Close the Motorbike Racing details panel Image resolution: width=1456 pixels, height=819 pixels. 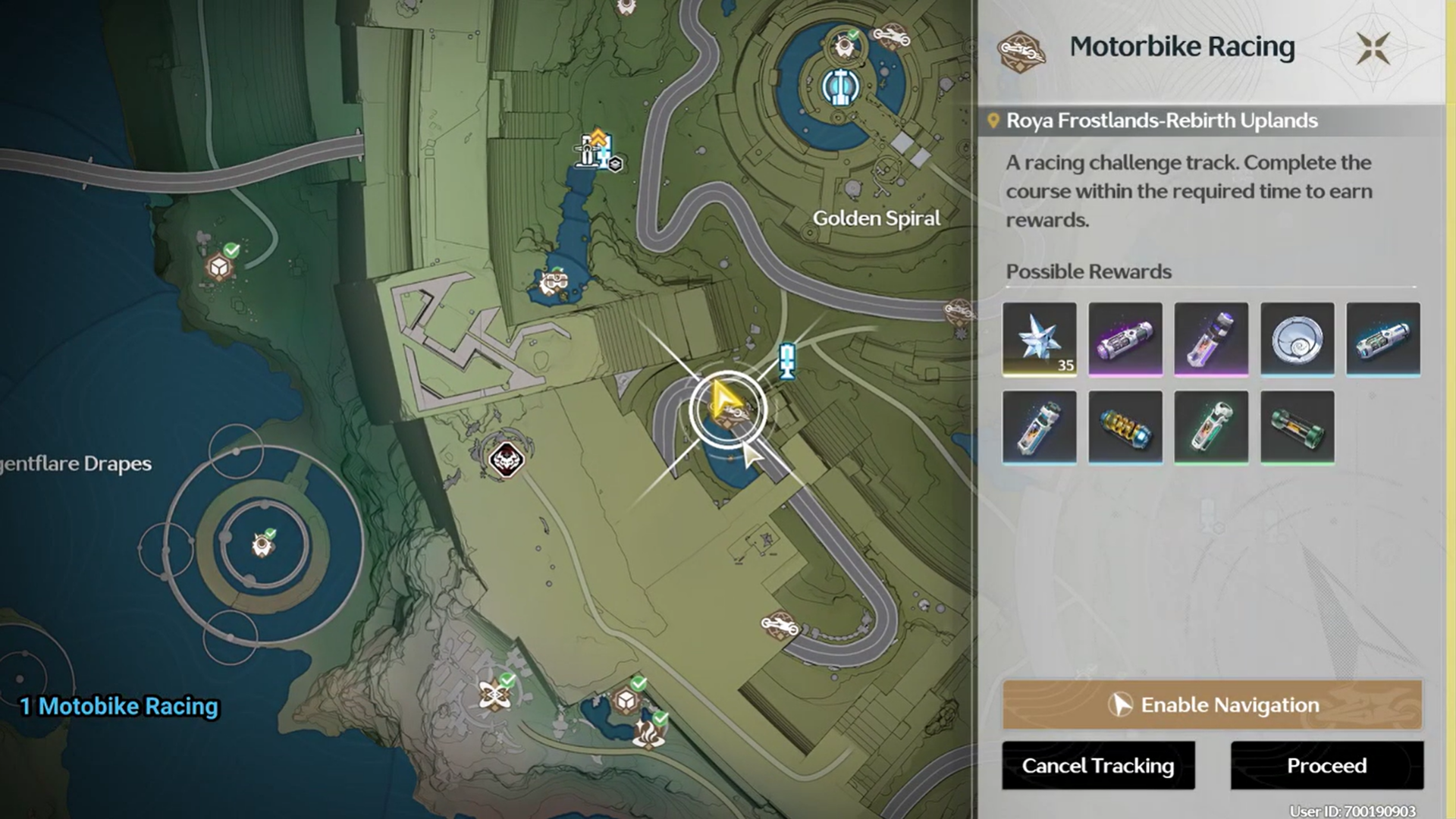pos(1373,48)
